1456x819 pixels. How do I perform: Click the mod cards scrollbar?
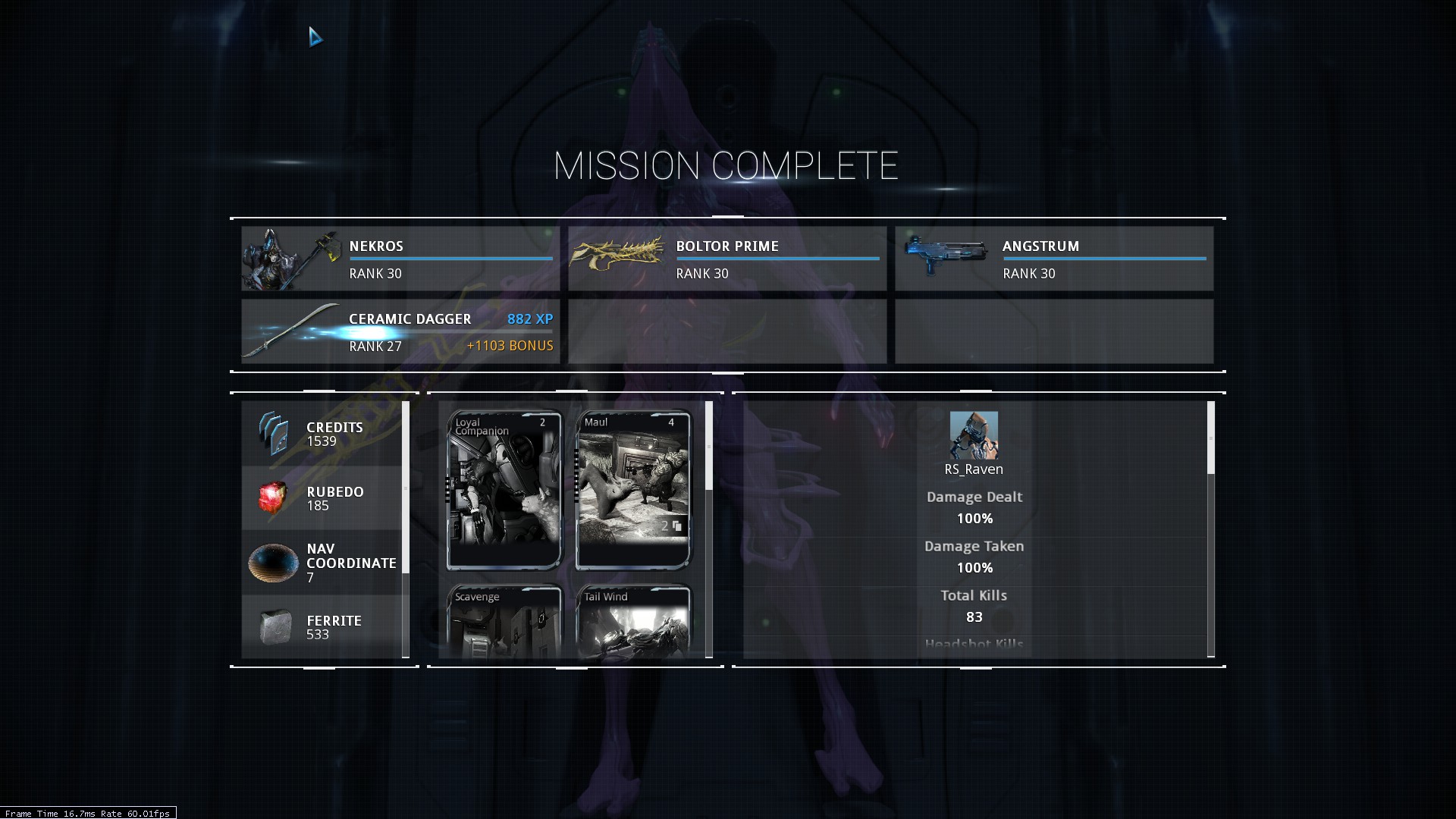click(709, 447)
